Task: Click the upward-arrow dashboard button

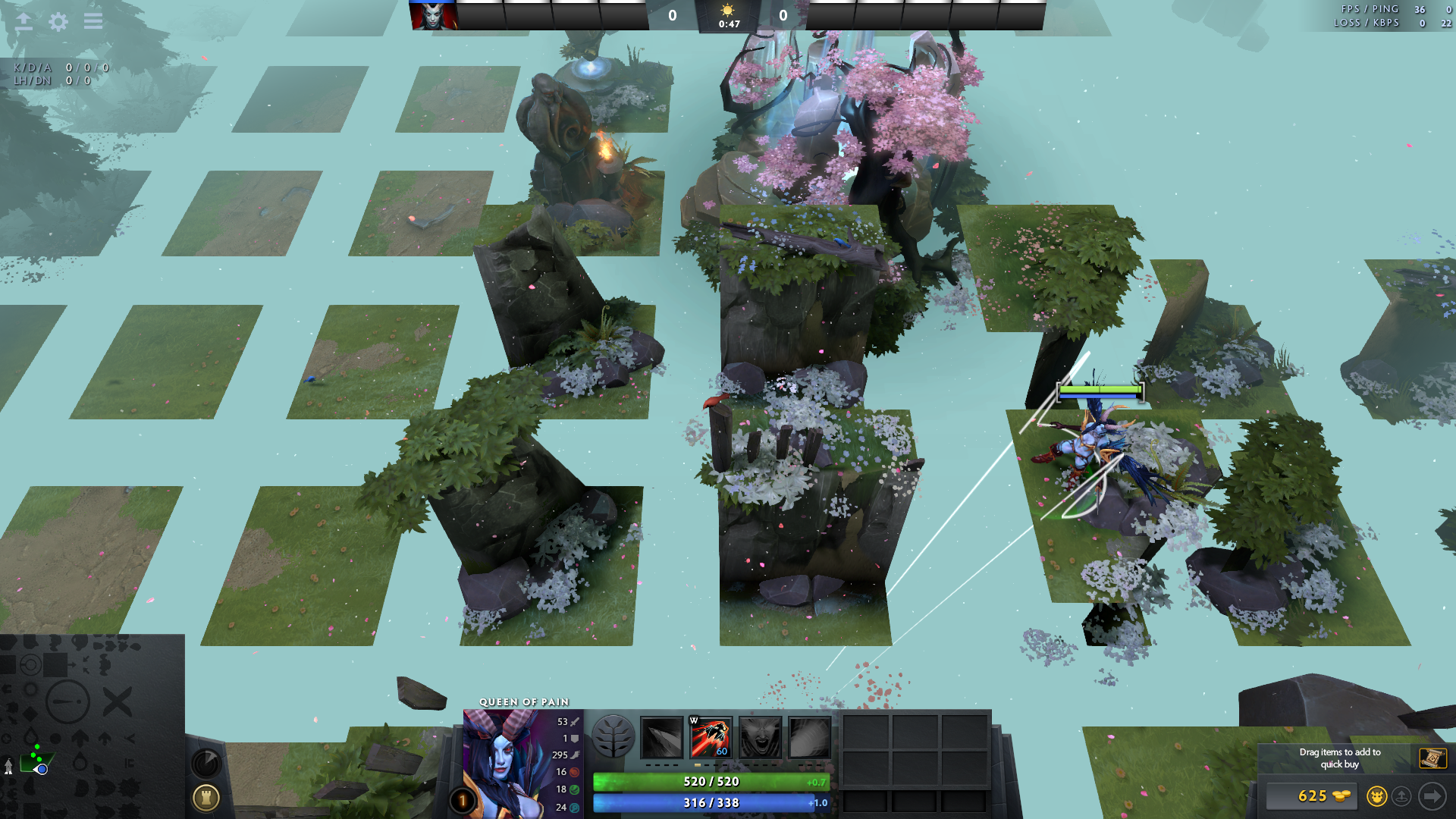Action: [x=24, y=21]
